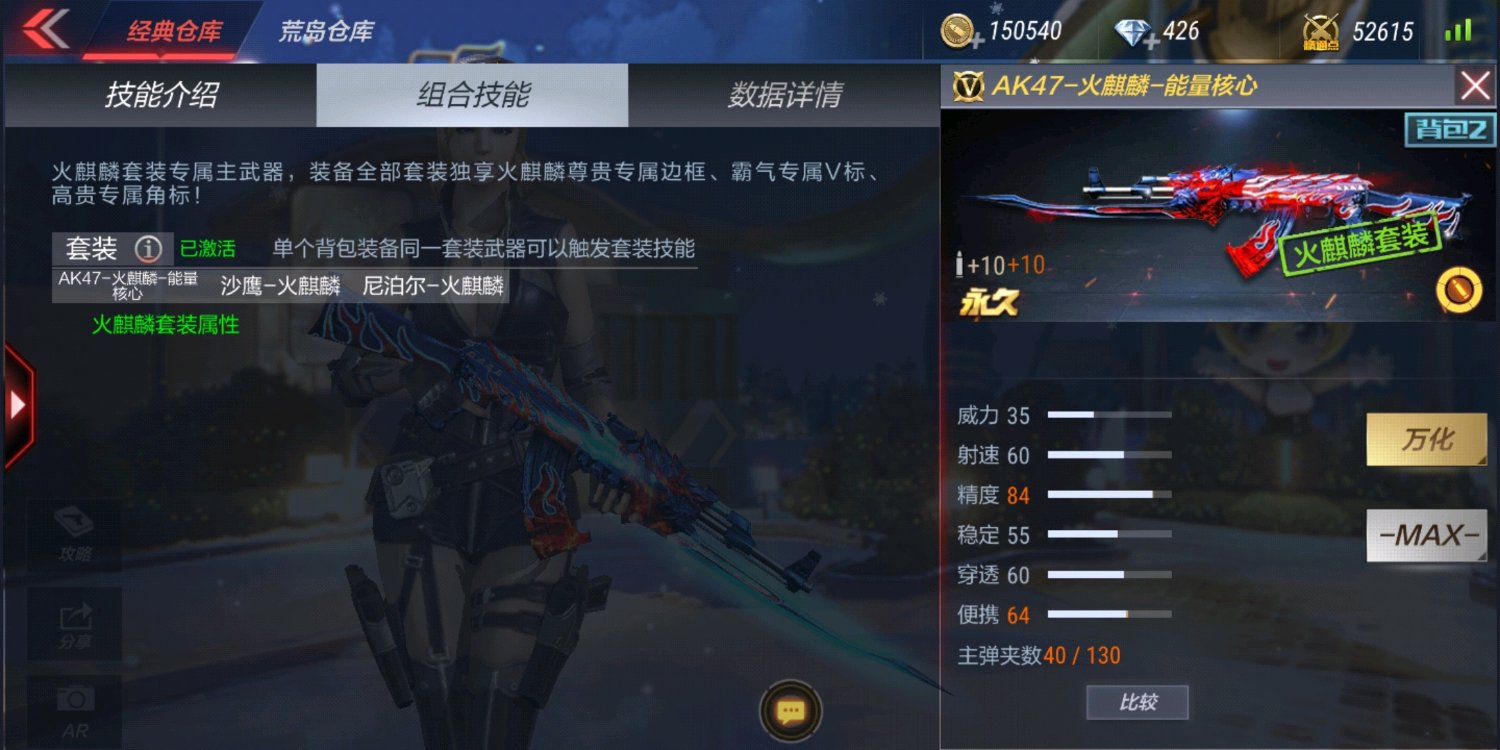Select AK47-火麒麟-能量核心 set item
Image resolution: width=1500 pixels, height=750 pixels.
click(128, 286)
